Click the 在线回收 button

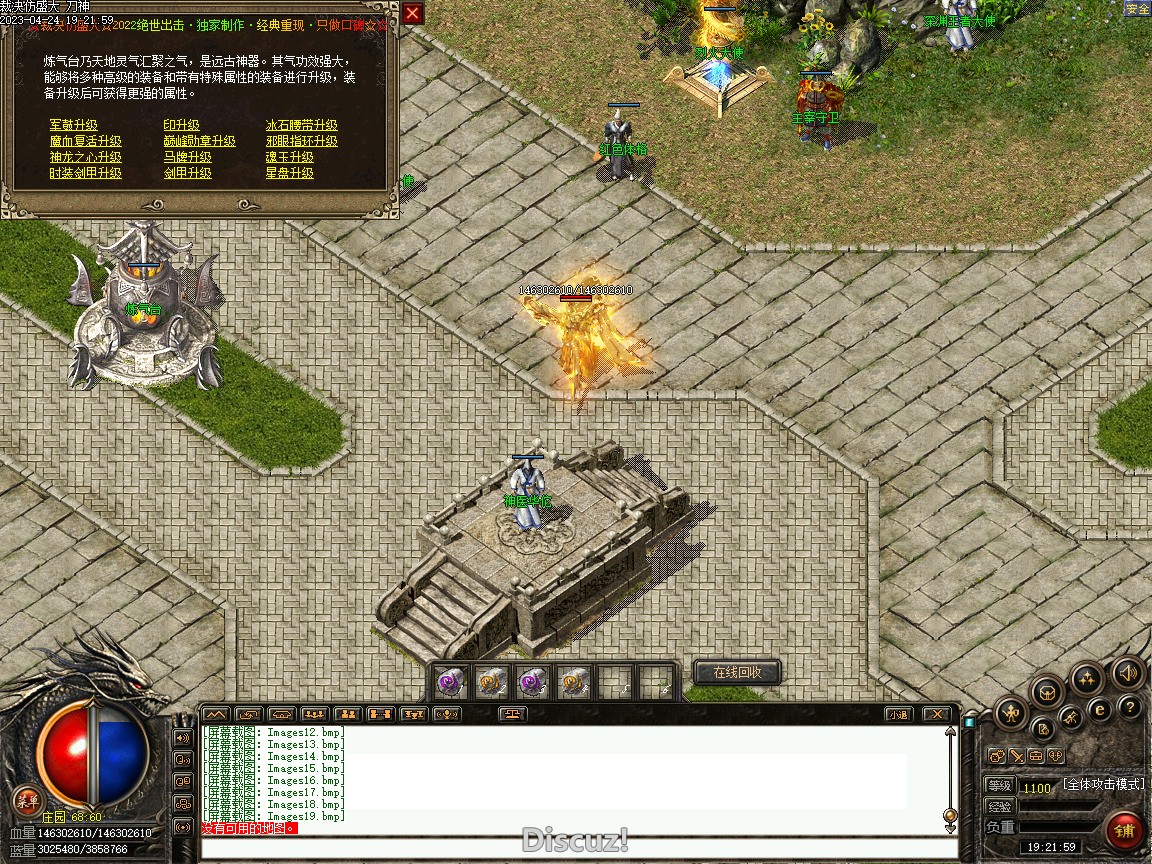(737, 672)
